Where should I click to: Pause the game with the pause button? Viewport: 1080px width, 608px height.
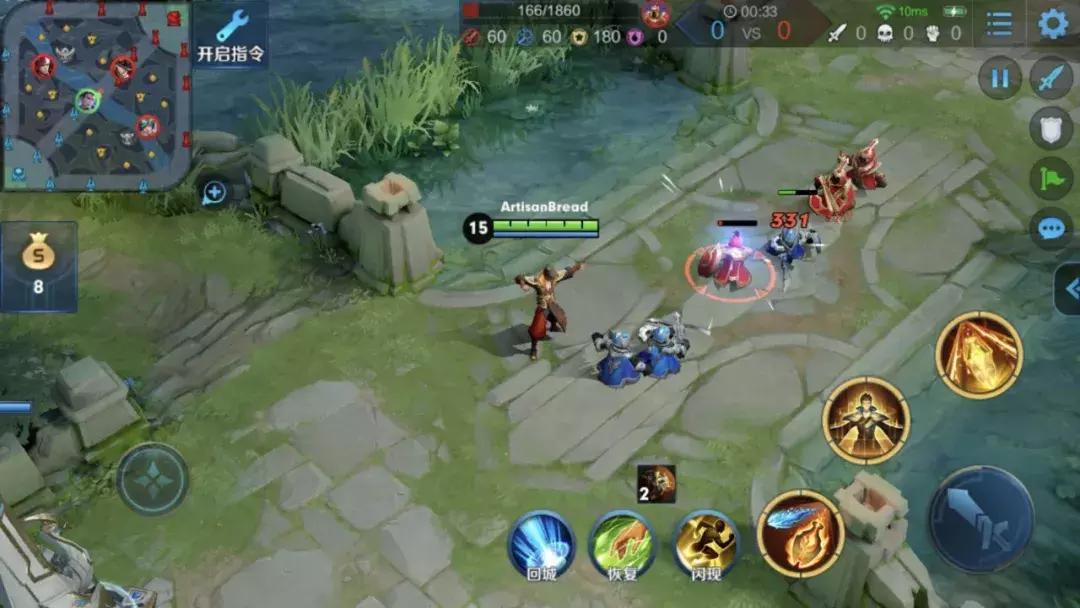coord(999,78)
